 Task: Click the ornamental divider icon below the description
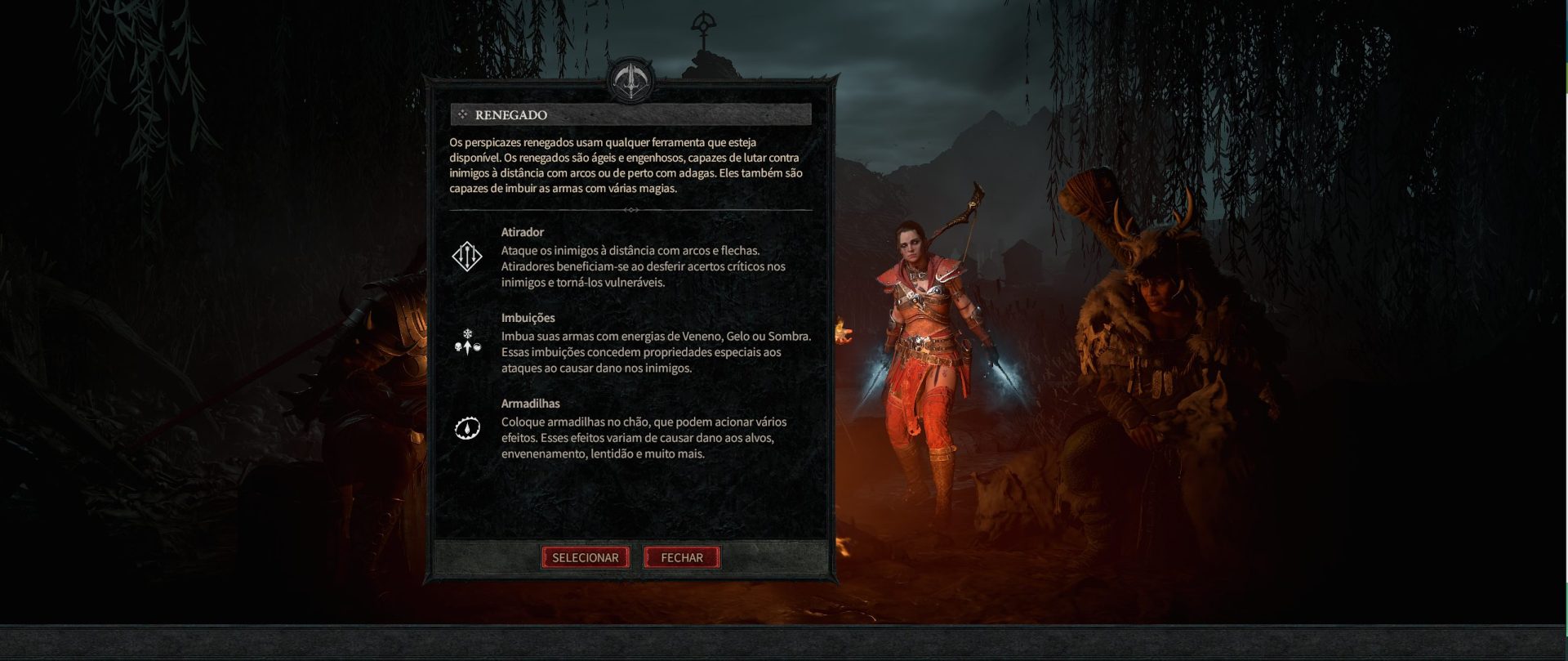631,210
